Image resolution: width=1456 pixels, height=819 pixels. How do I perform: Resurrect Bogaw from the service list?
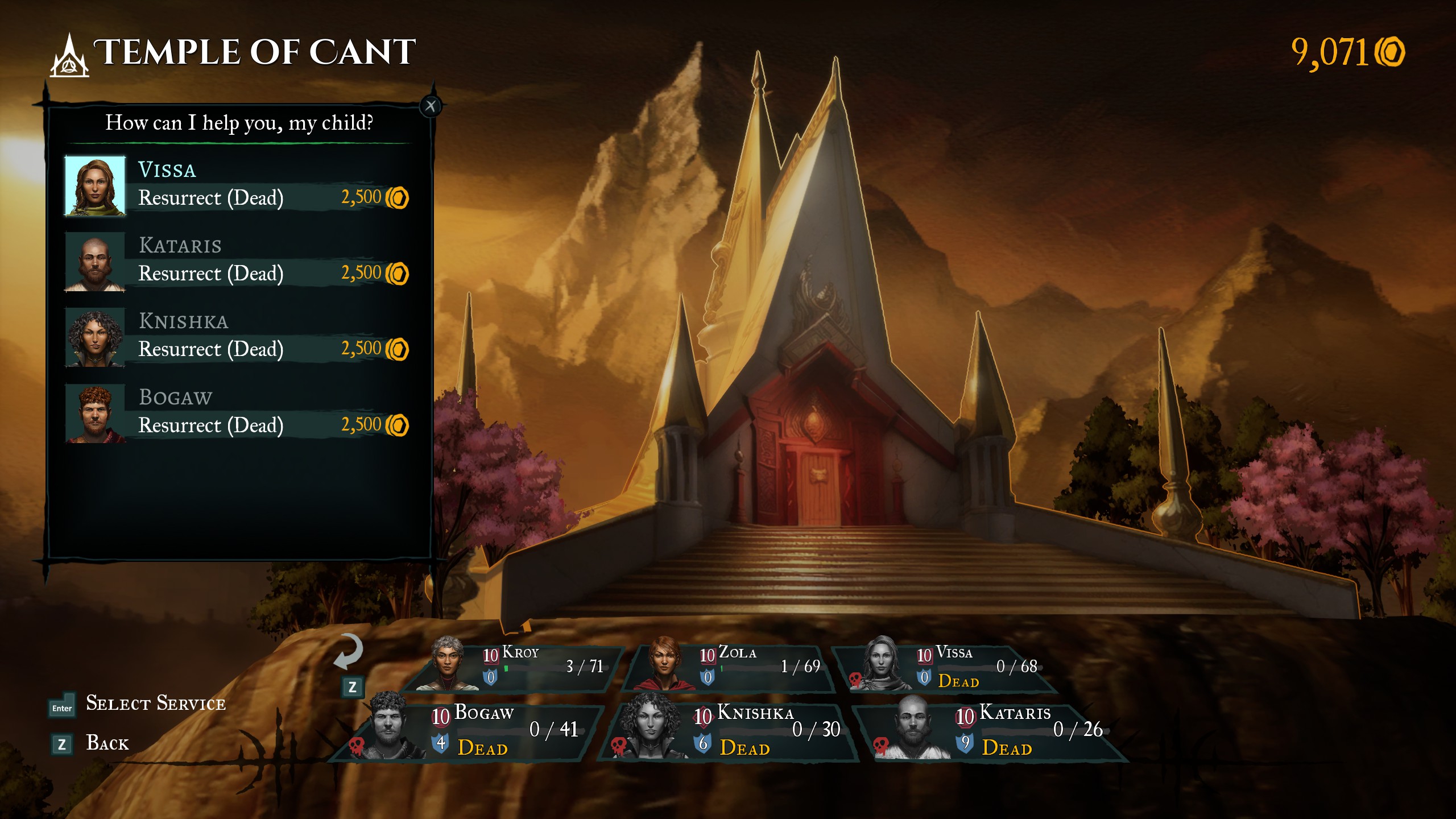[x=238, y=414]
